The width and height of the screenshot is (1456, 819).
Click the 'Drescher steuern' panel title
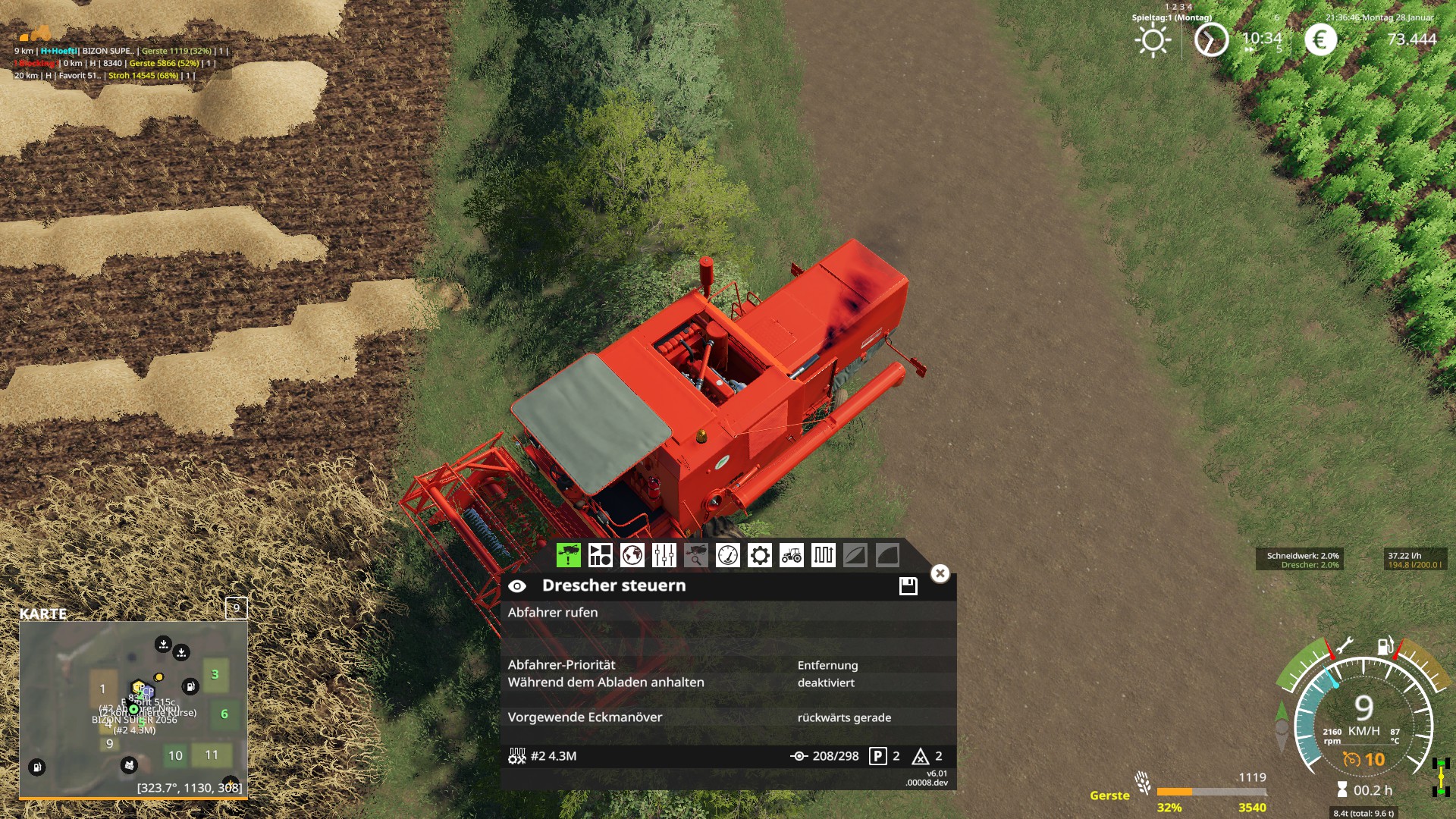coord(613,585)
